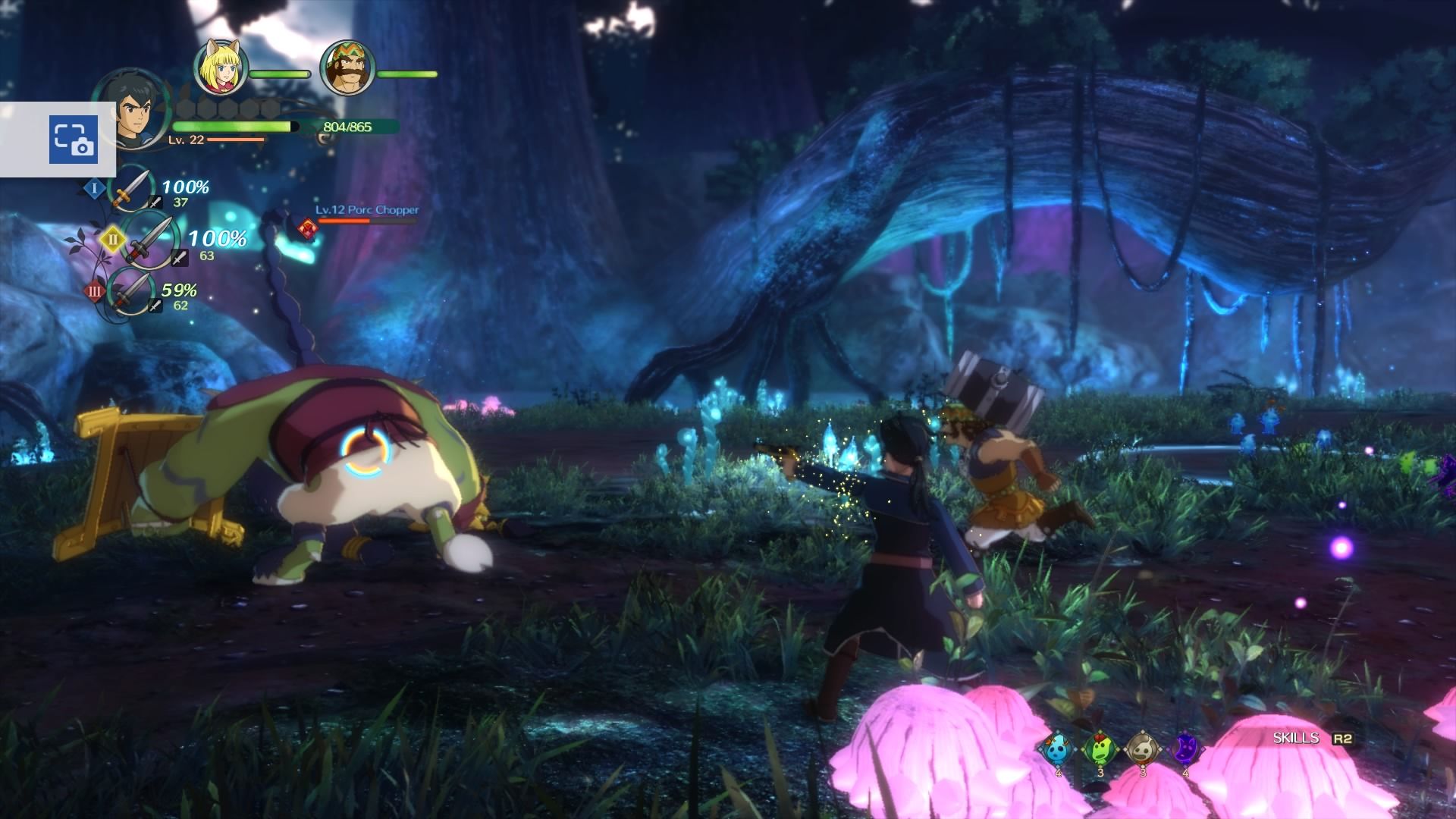
Task: Click the camera screenshot icon on the left
Action: [x=72, y=140]
